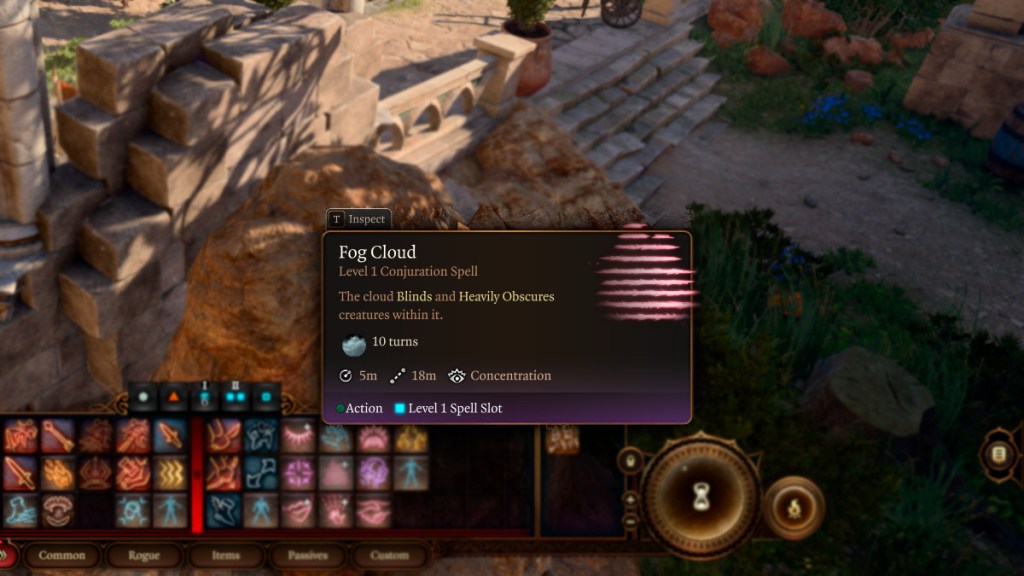This screenshot has width=1024, height=576.
Task: Switch to the Common hotbar tab
Action: tap(63, 555)
